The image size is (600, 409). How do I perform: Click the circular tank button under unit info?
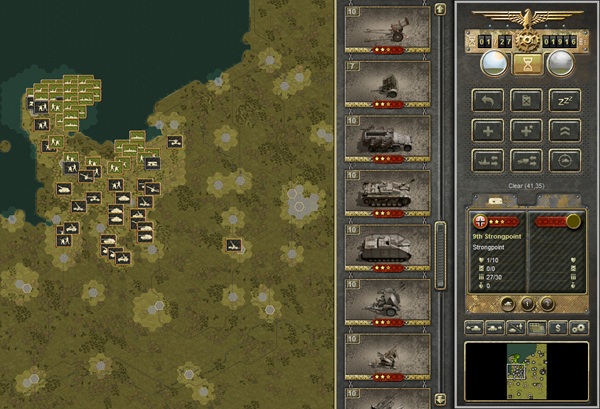[x=507, y=304]
